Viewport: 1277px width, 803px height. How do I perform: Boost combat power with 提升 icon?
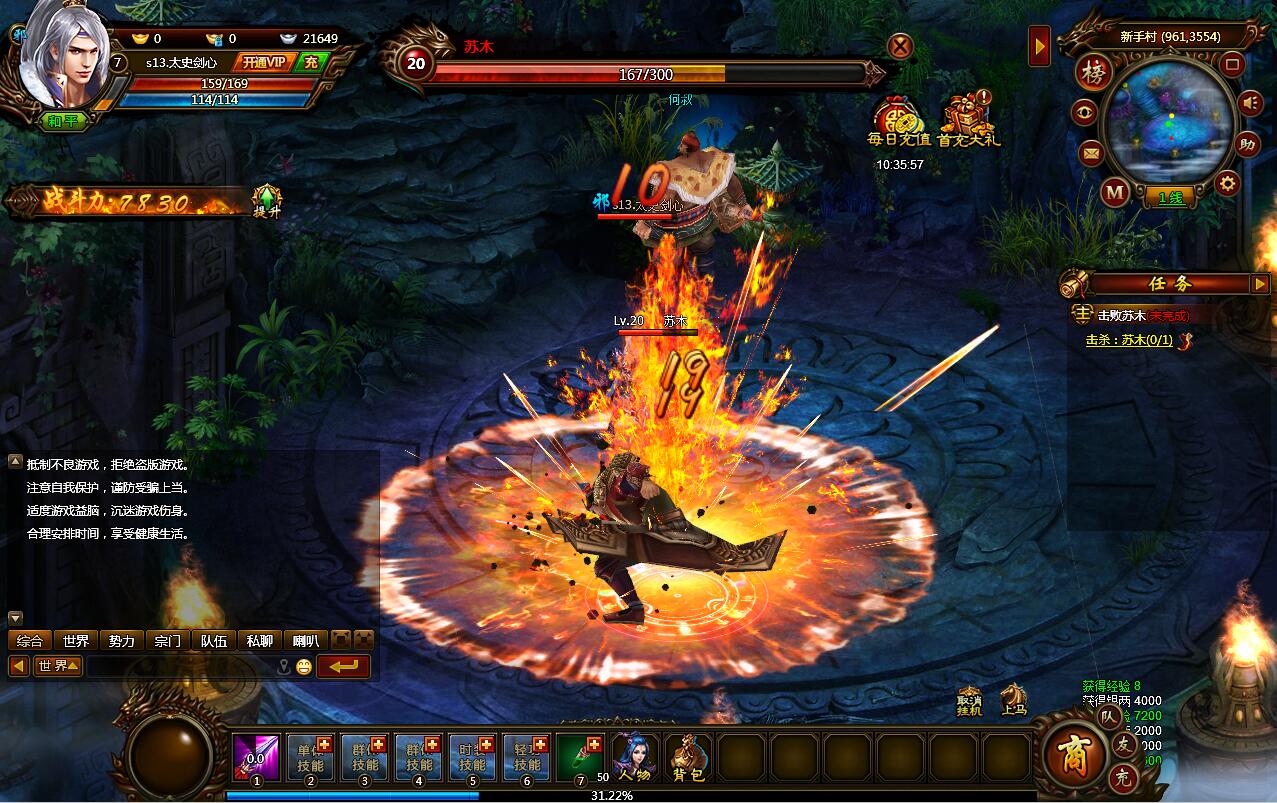(x=266, y=201)
